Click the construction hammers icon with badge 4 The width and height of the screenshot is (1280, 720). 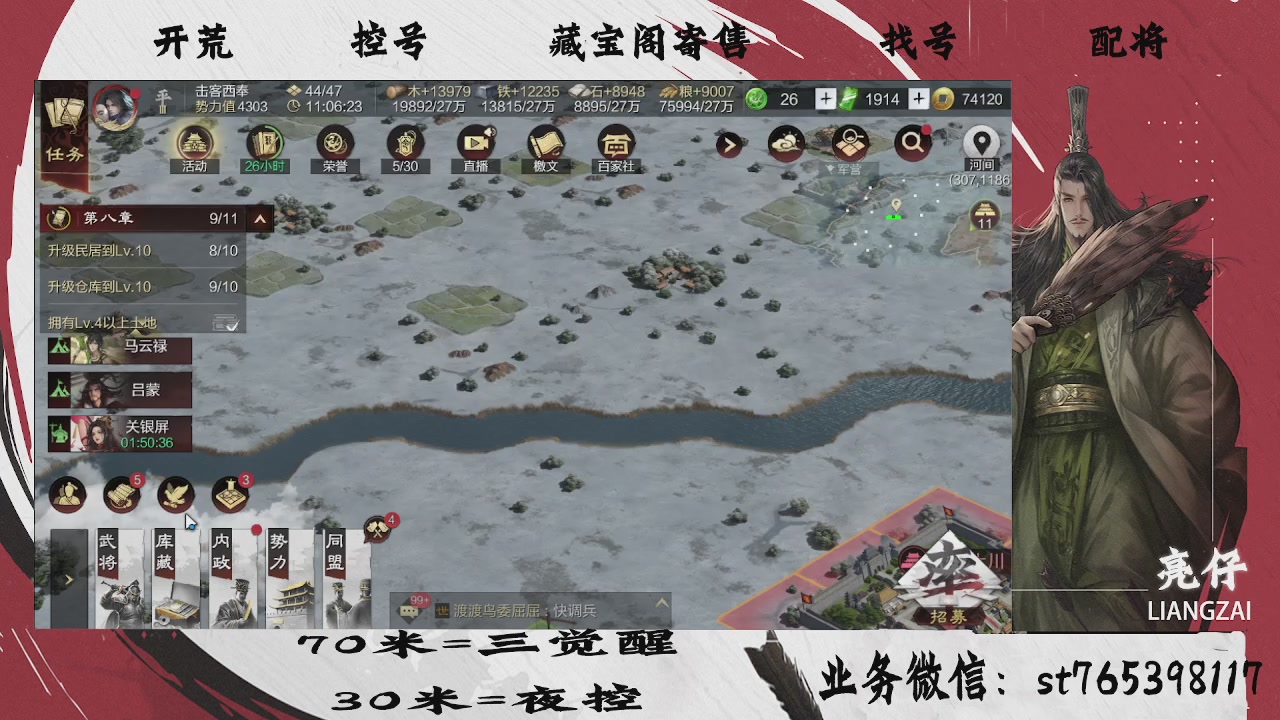[x=377, y=529]
